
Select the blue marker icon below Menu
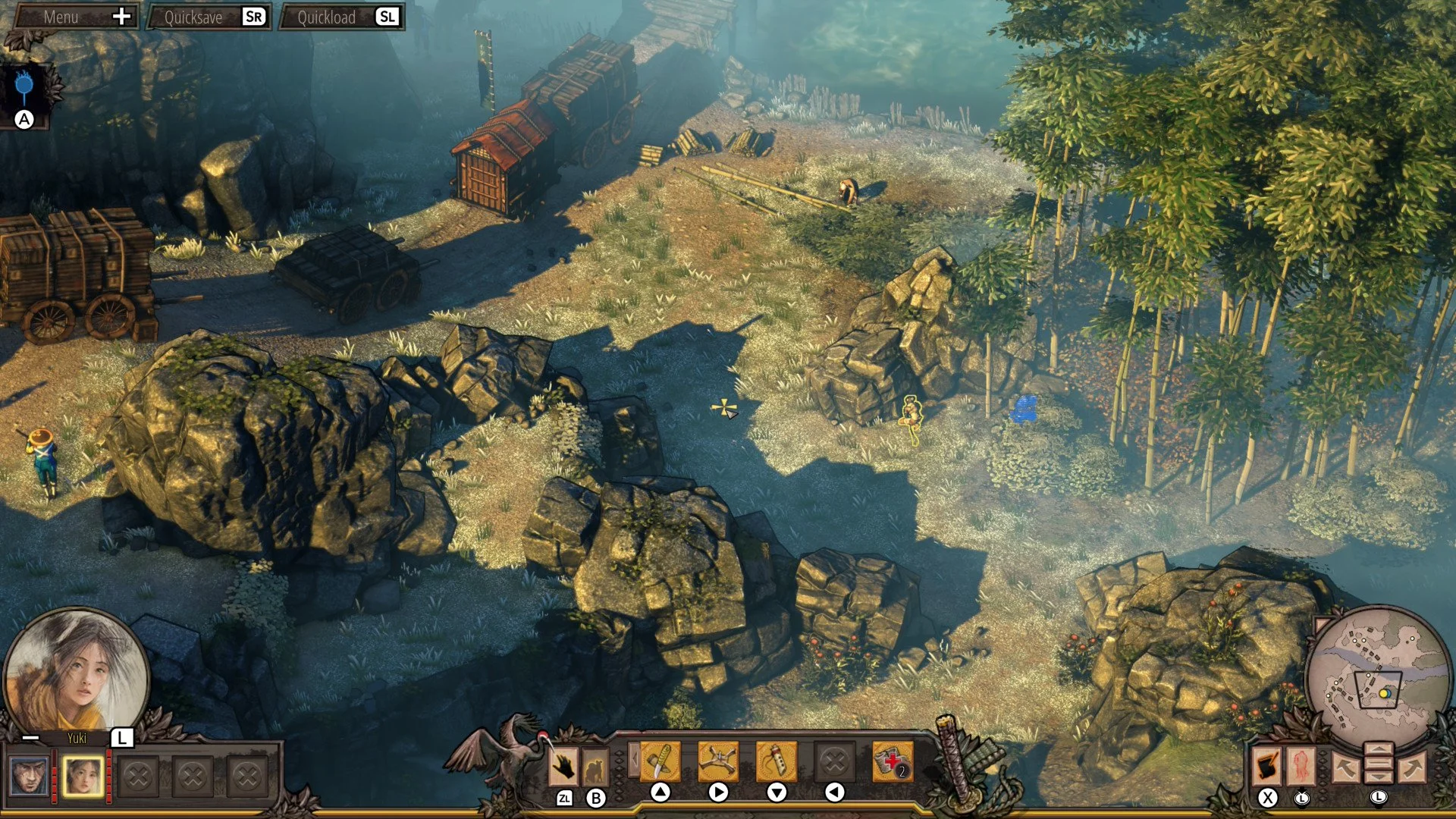pyautogui.click(x=25, y=89)
